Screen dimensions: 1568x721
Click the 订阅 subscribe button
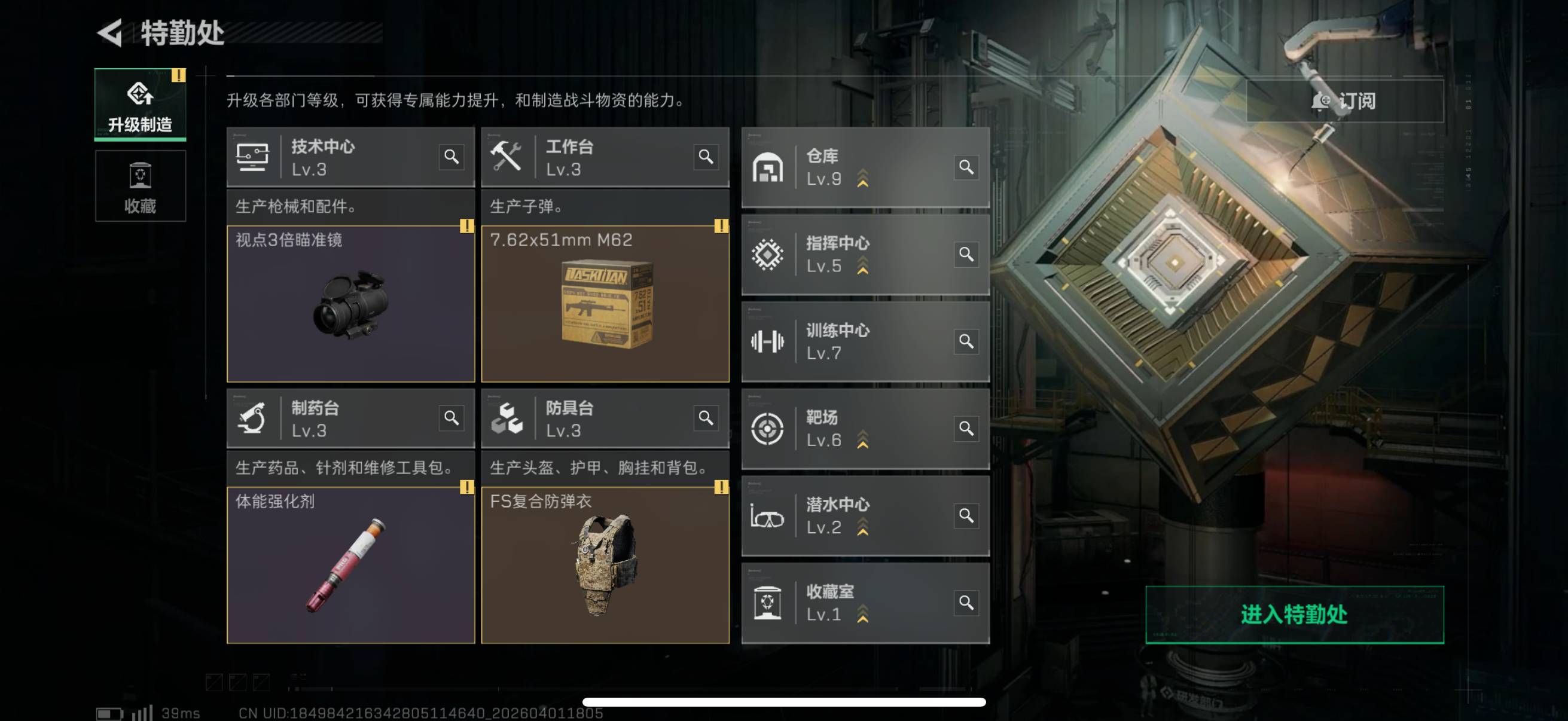click(1344, 101)
